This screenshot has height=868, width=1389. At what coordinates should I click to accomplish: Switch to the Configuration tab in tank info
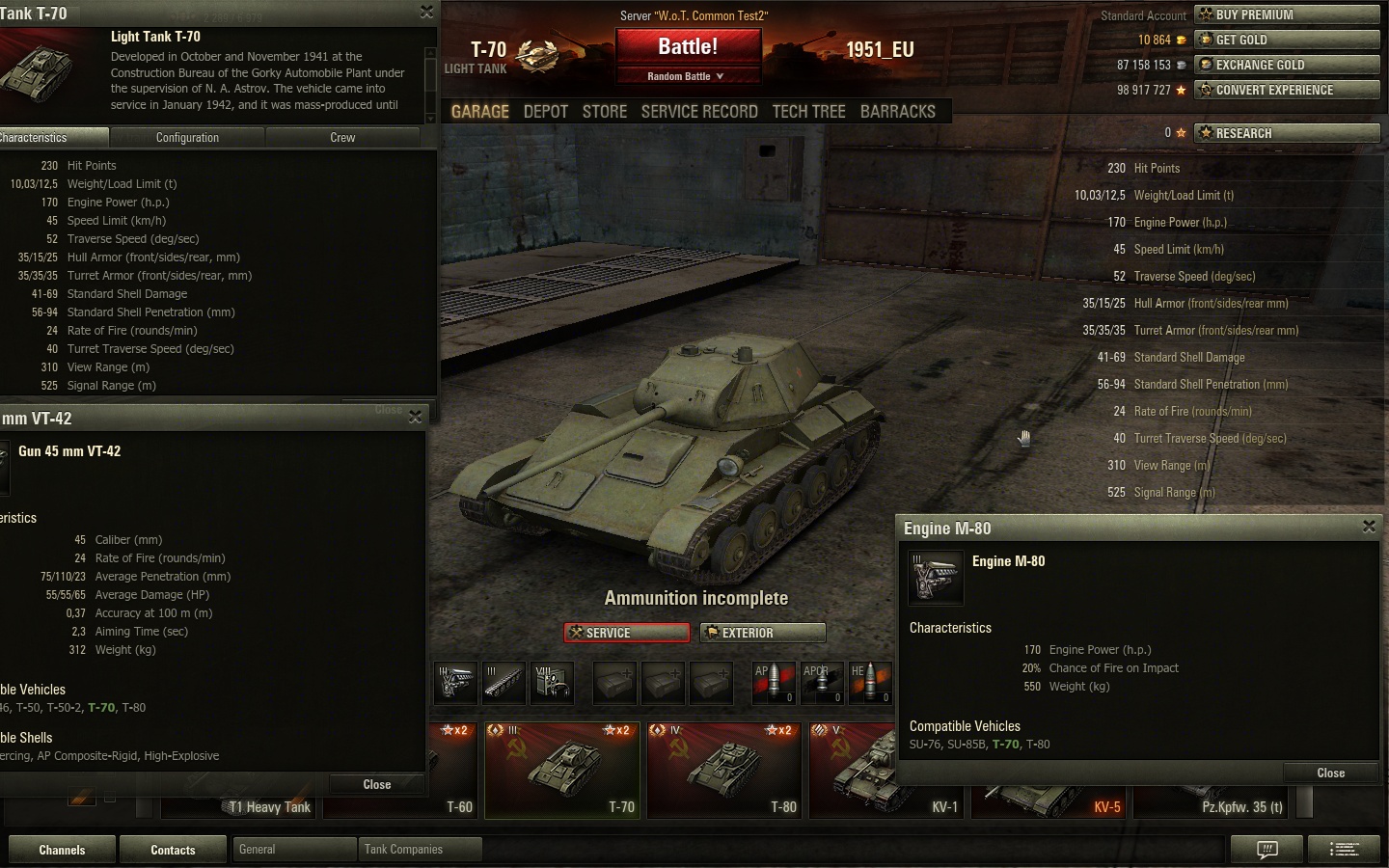(187, 138)
